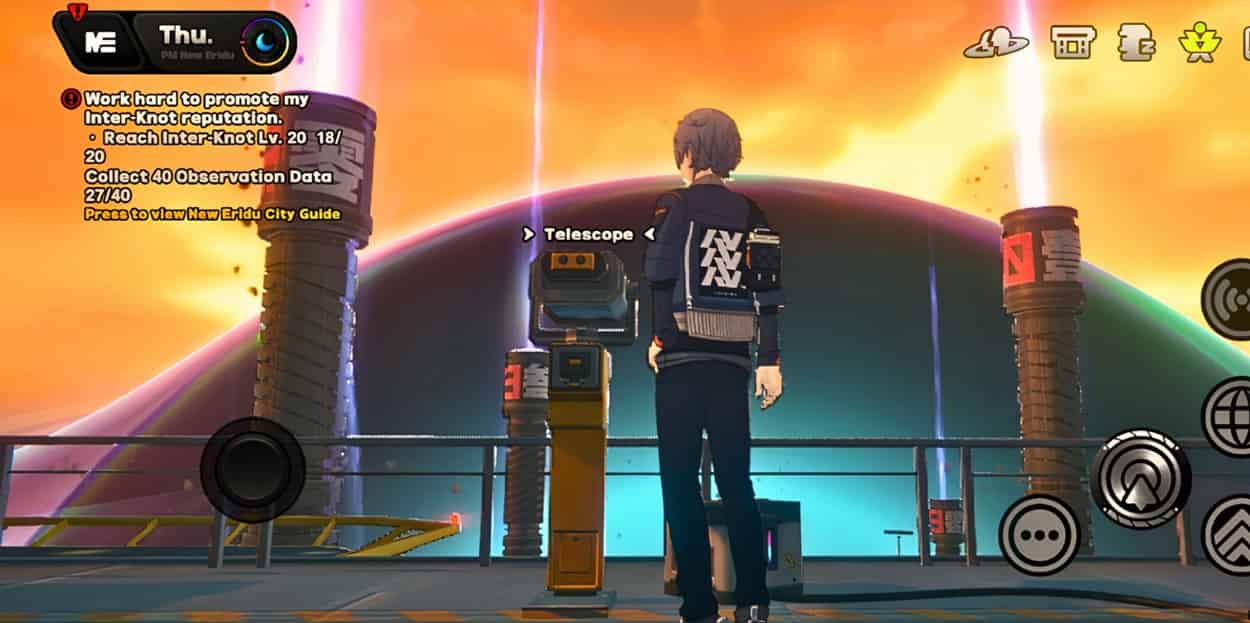
Task: Tap the large circular arrow interact button
Action: coord(1140,478)
